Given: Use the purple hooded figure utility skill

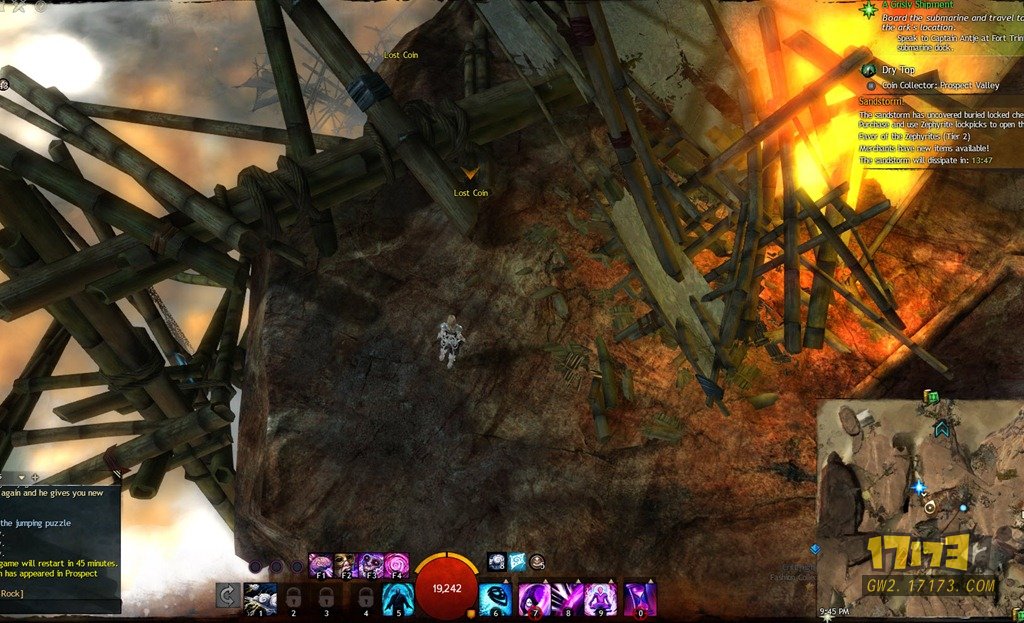Looking at the screenshot, I should point(532,598).
